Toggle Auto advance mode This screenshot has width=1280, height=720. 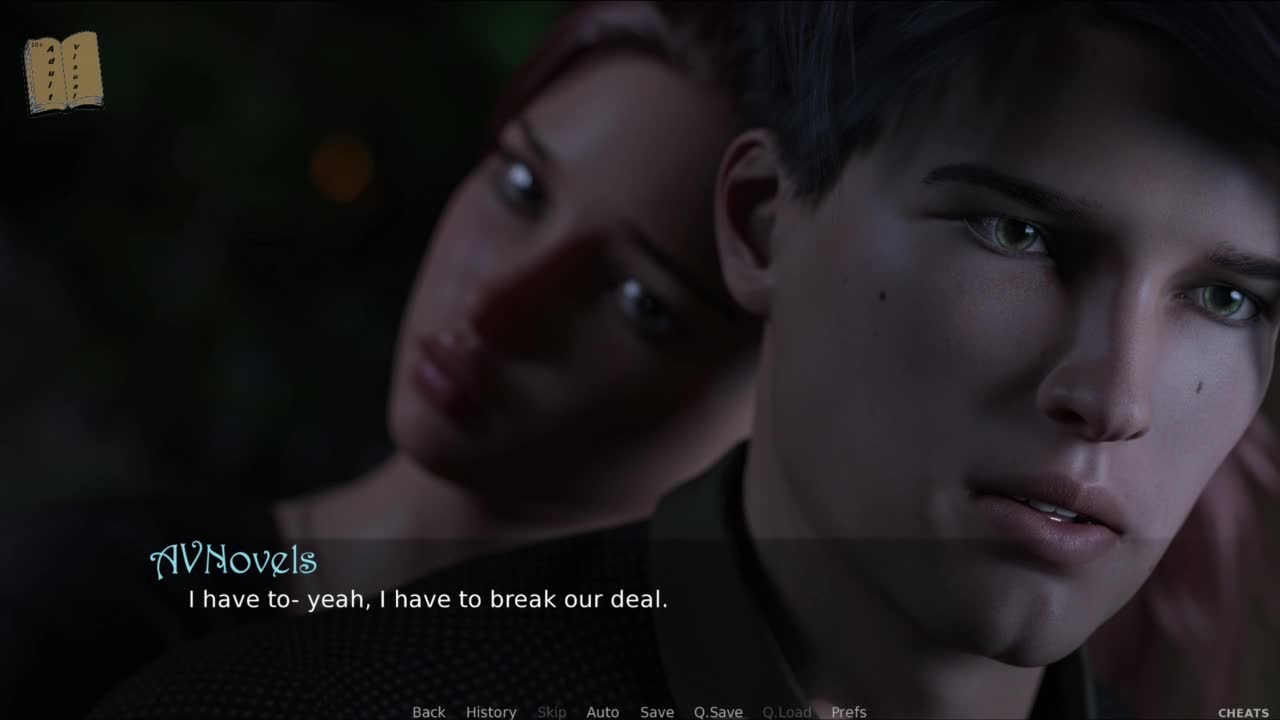click(x=602, y=712)
